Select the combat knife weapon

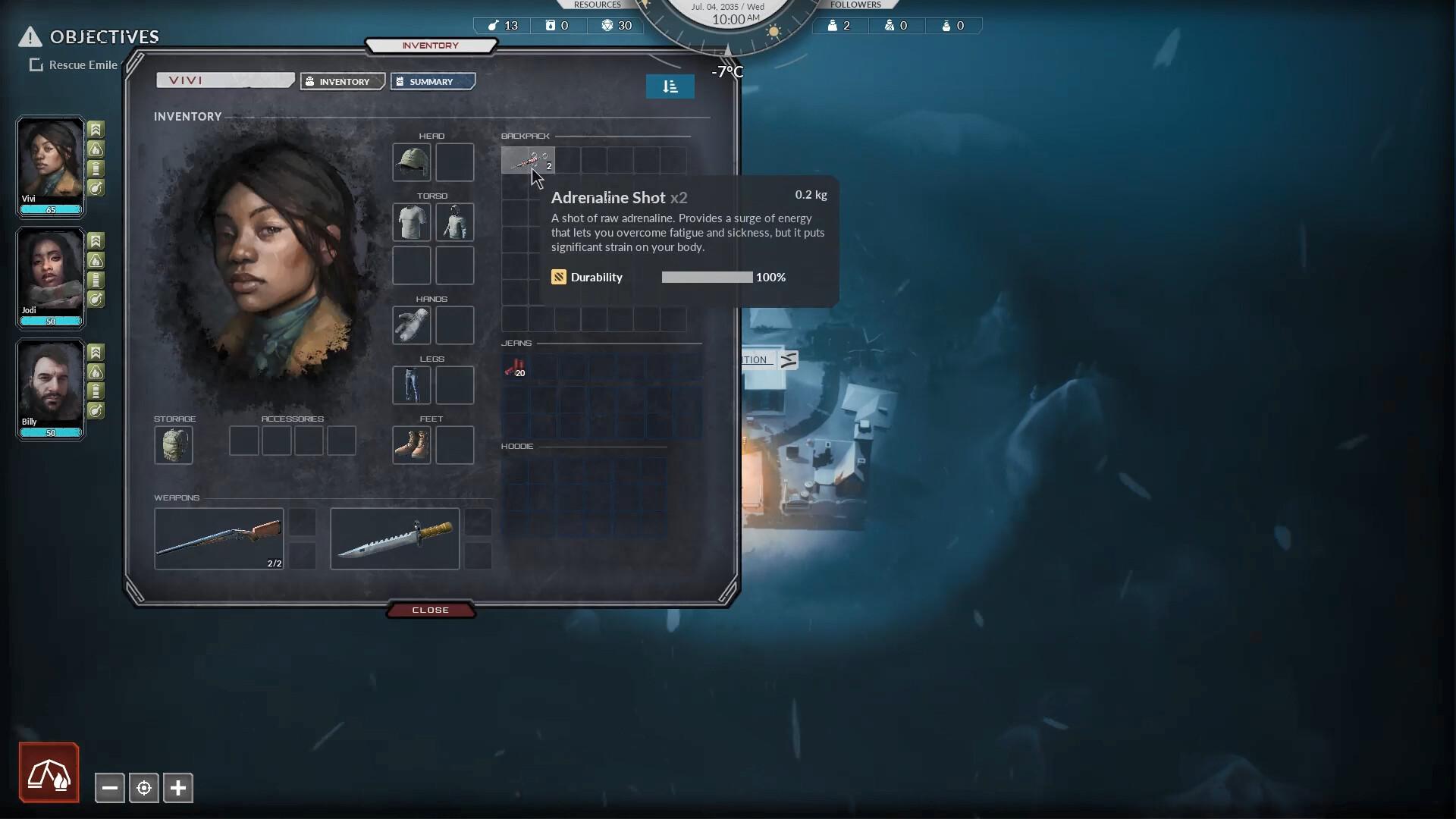point(394,538)
